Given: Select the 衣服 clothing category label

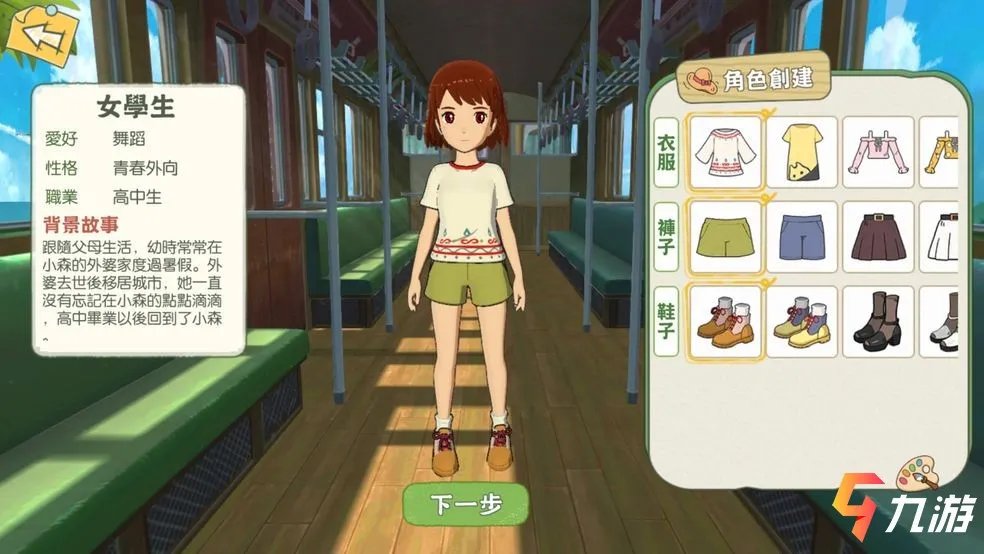Looking at the screenshot, I should [x=666, y=152].
